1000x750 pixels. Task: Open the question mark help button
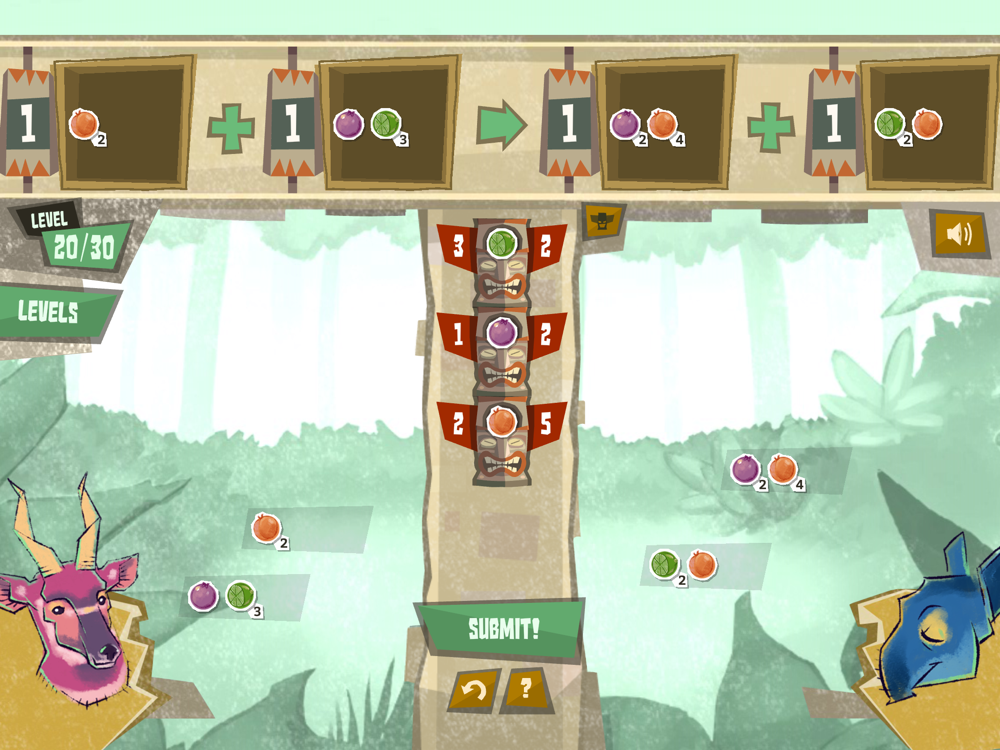pyautogui.click(x=526, y=689)
